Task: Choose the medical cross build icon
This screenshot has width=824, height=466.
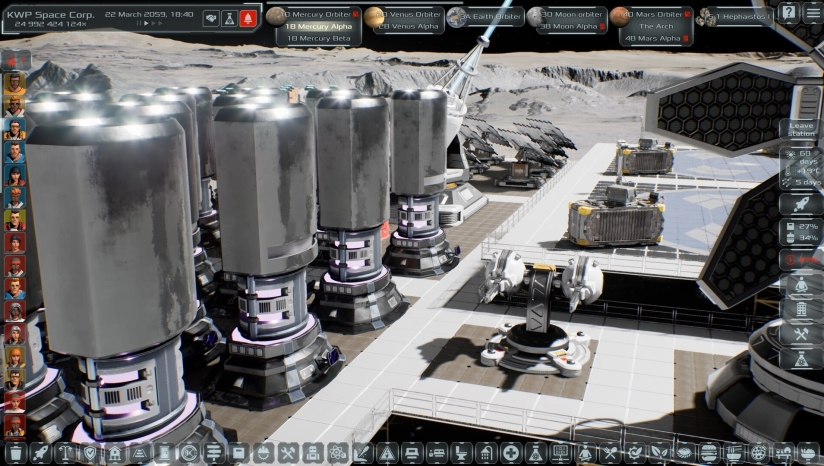Action: 510,454
